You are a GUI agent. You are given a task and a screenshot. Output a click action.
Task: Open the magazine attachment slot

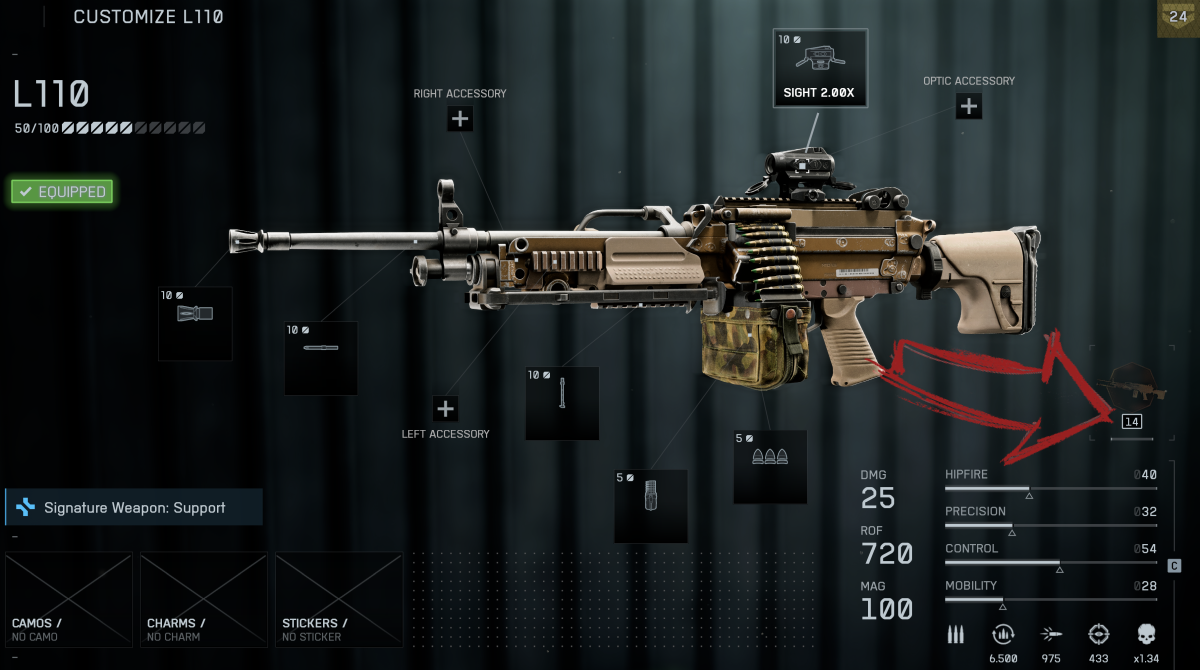pyautogui.click(x=651, y=506)
